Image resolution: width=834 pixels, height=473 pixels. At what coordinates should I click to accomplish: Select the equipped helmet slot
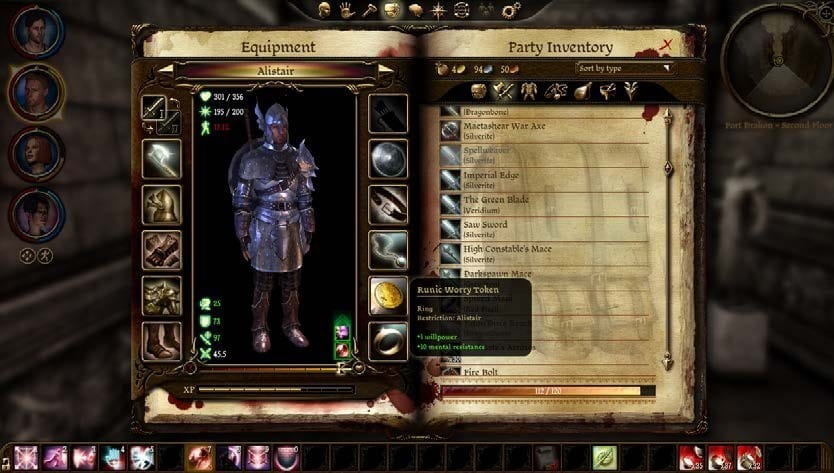coord(161,204)
